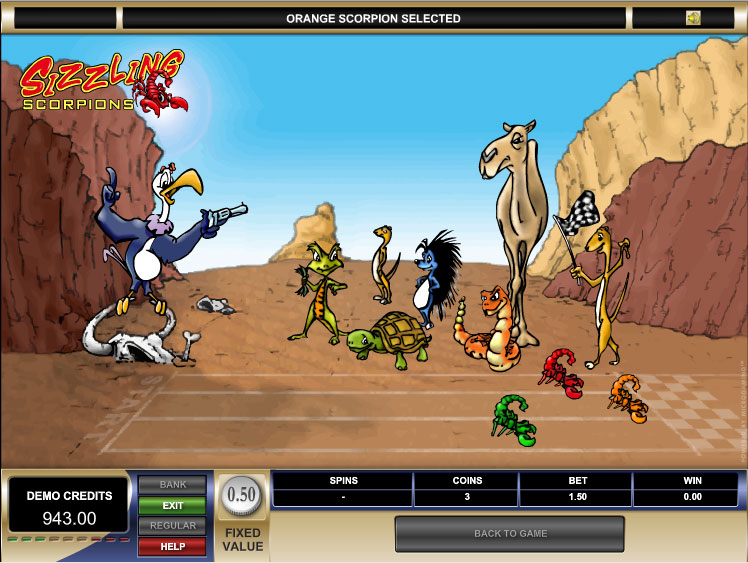Switch to Regular mode
The width and height of the screenshot is (748, 563).
point(172,526)
